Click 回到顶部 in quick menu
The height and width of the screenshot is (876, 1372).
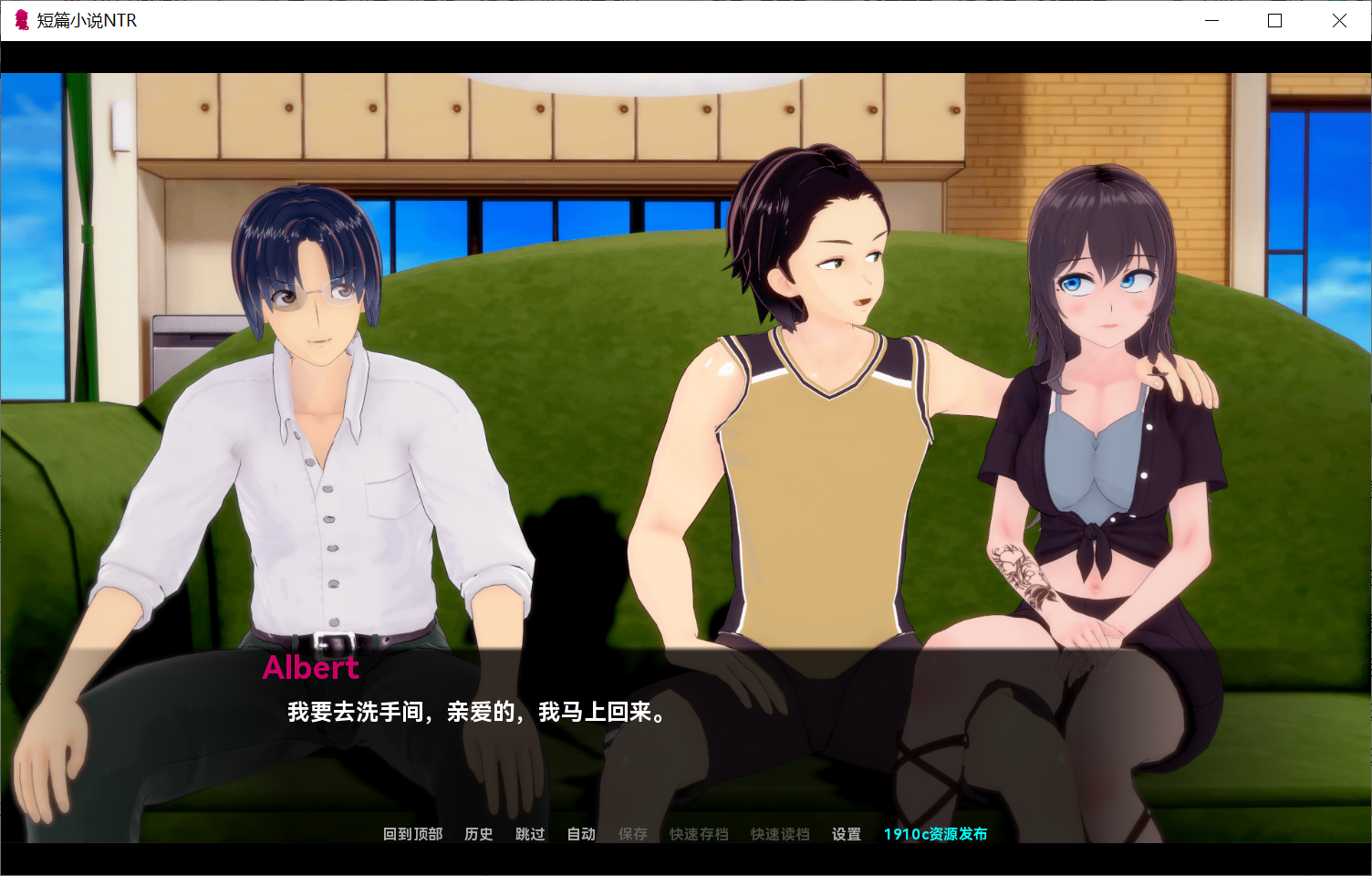click(x=412, y=834)
